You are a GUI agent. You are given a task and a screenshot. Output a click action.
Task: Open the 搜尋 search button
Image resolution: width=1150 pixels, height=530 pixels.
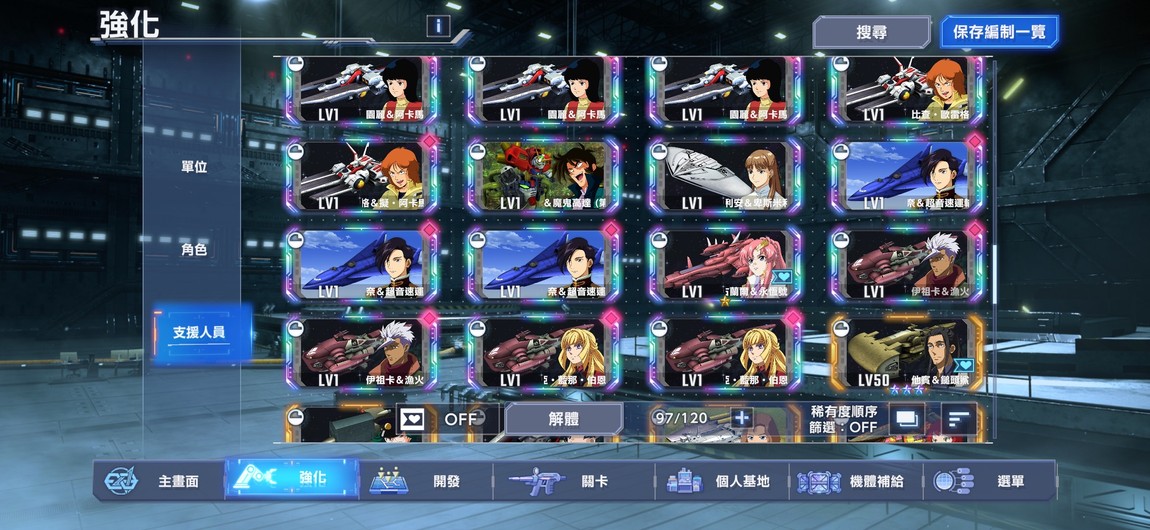(x=871, y=32)
